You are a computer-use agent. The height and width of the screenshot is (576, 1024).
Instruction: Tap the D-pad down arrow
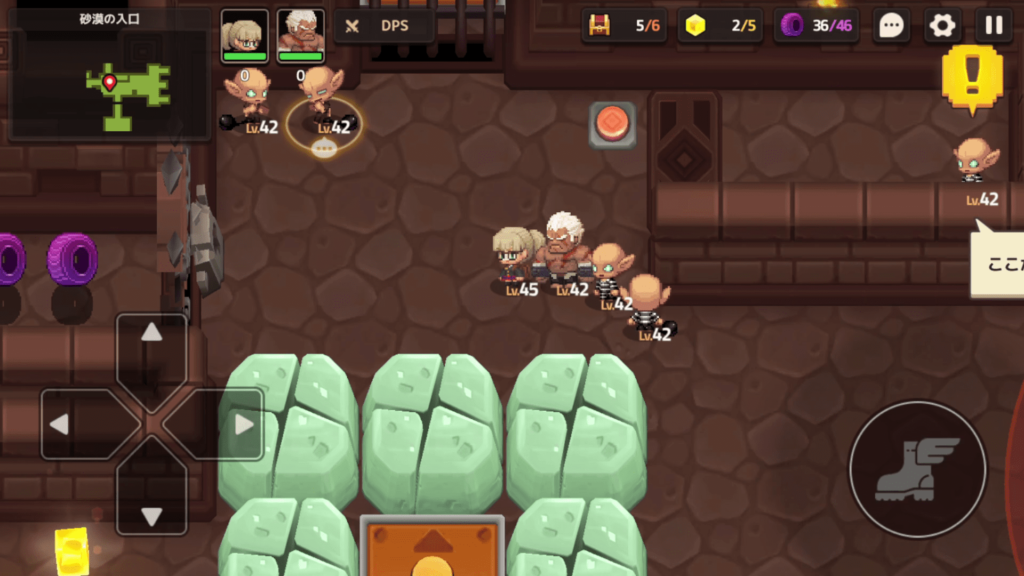point(151,512)
